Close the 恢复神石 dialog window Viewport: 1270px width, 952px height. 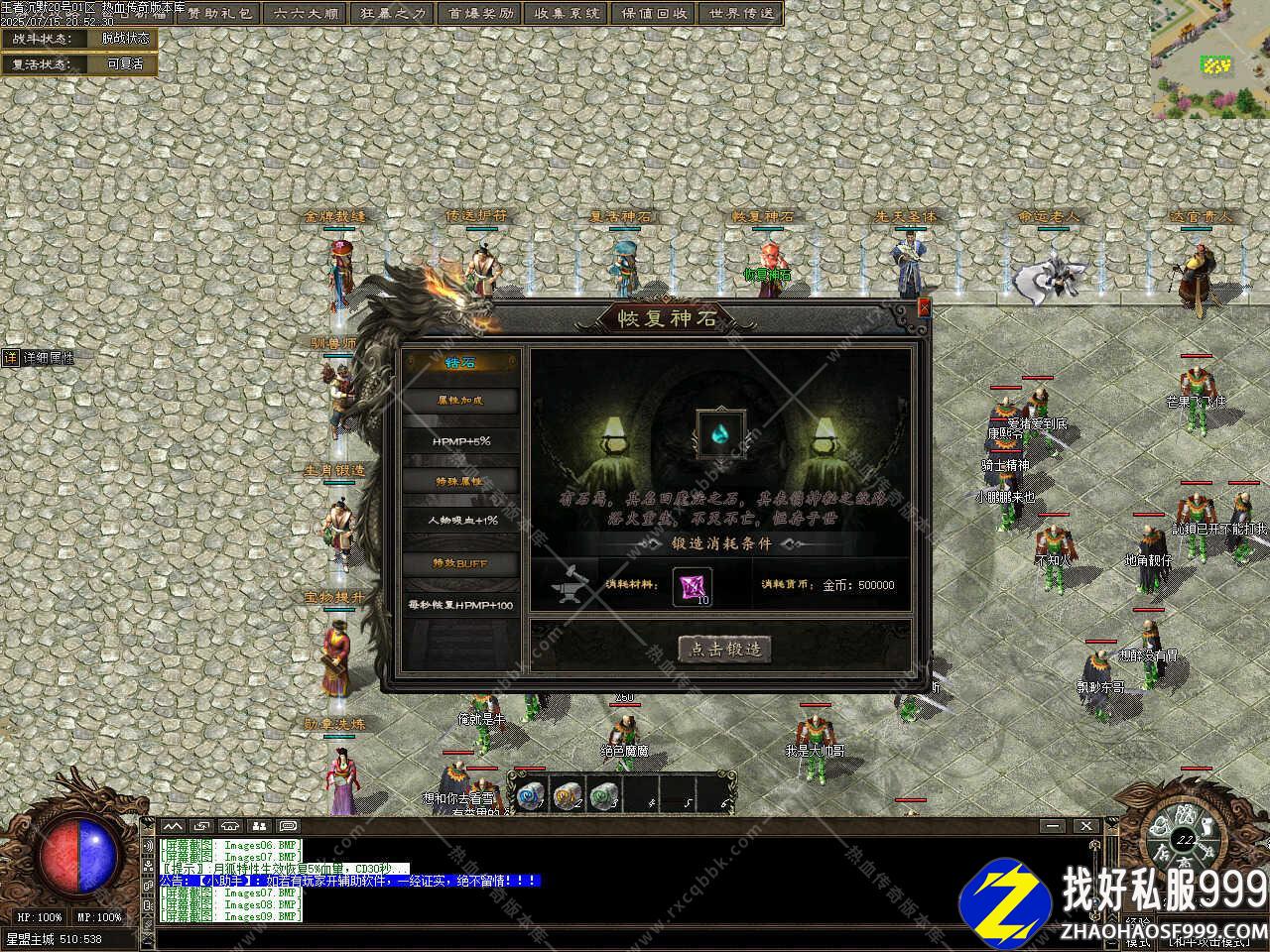coord(925,308)
